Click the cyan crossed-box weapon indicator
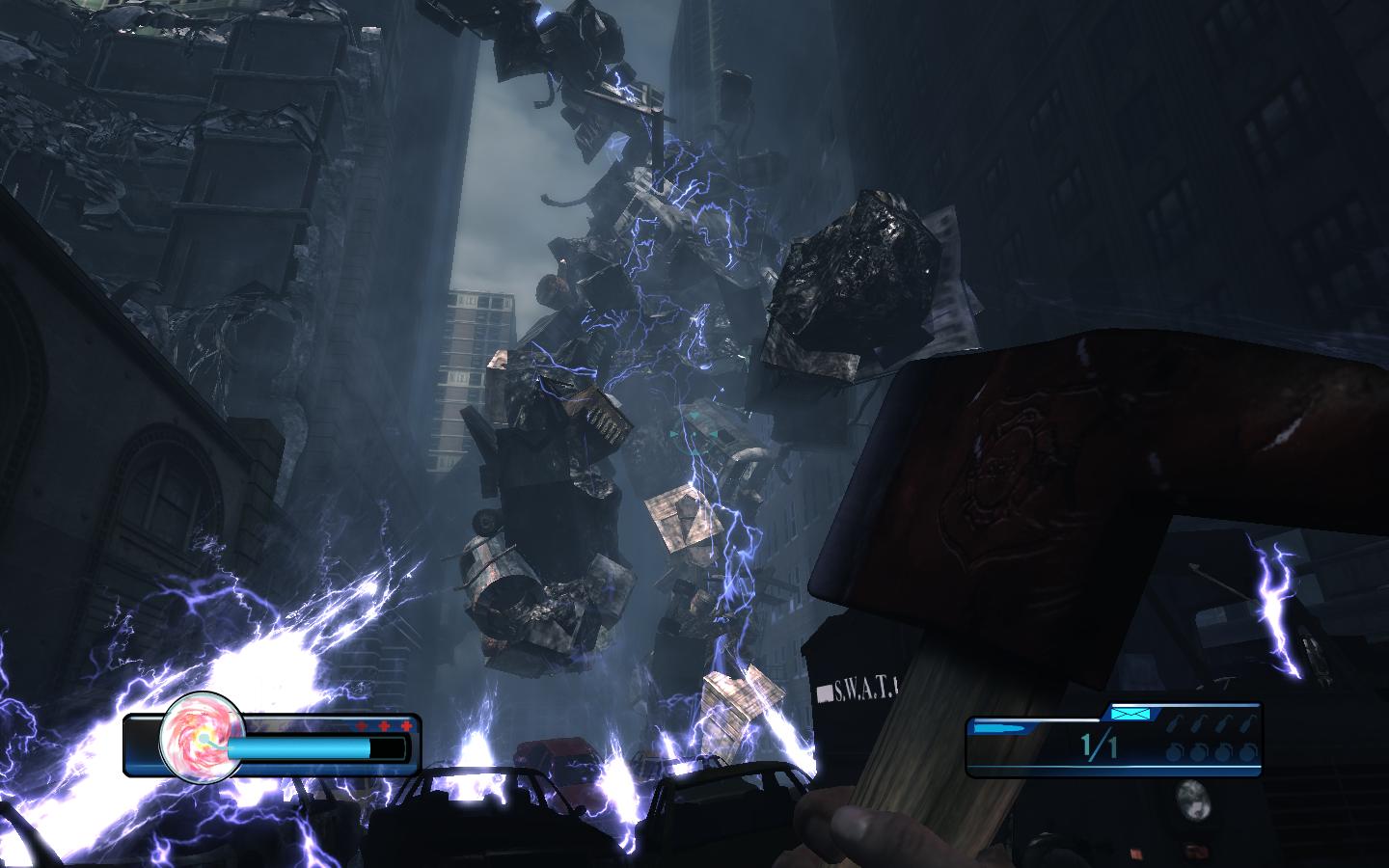The height and width of the screenshot is (868, 1389). [1132, 714]
